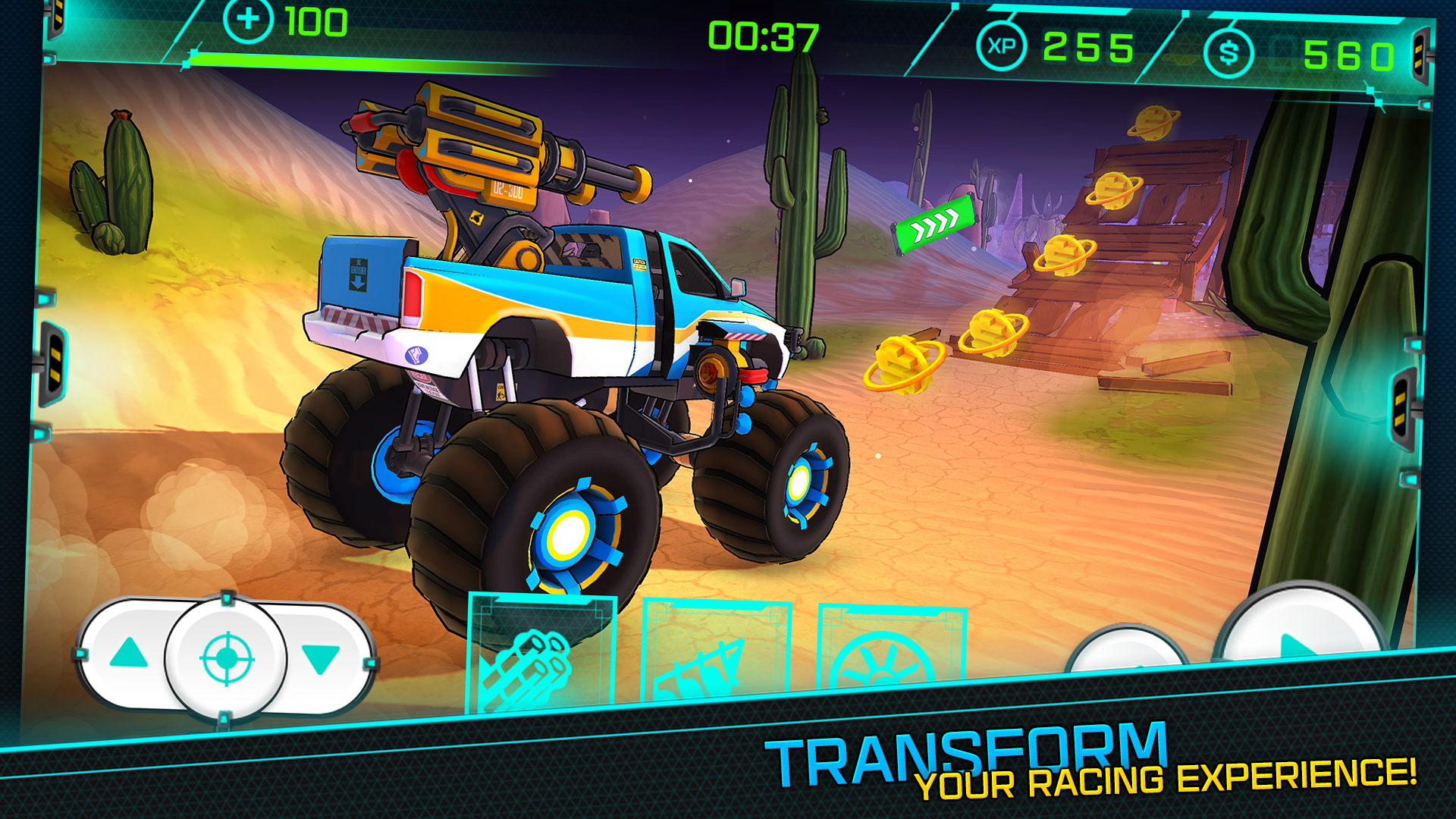Image resolution: width=1456 pixels, height=819 pixels.
Task: Click the 560 money counter value
Action: click(x=1349, y=55)
